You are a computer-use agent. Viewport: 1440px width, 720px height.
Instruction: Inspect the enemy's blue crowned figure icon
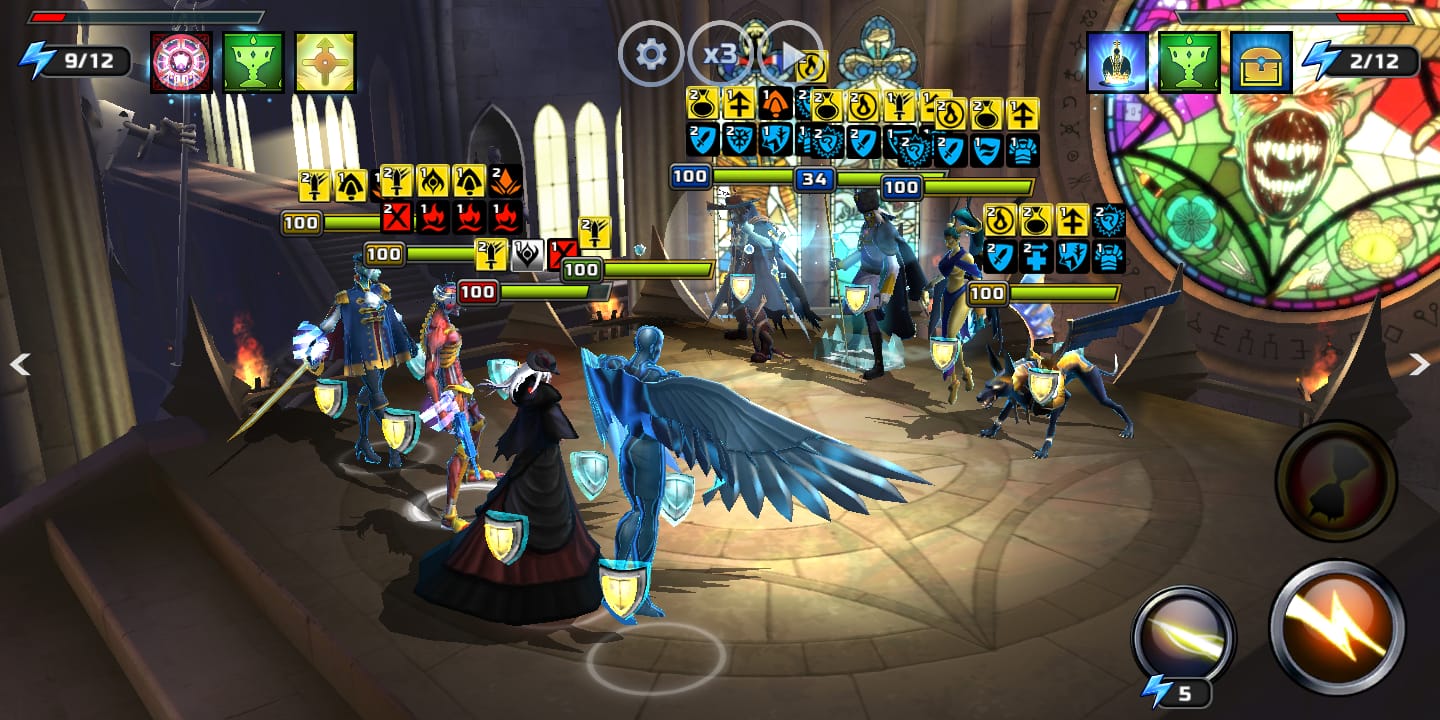click(x=1117, y=62)
